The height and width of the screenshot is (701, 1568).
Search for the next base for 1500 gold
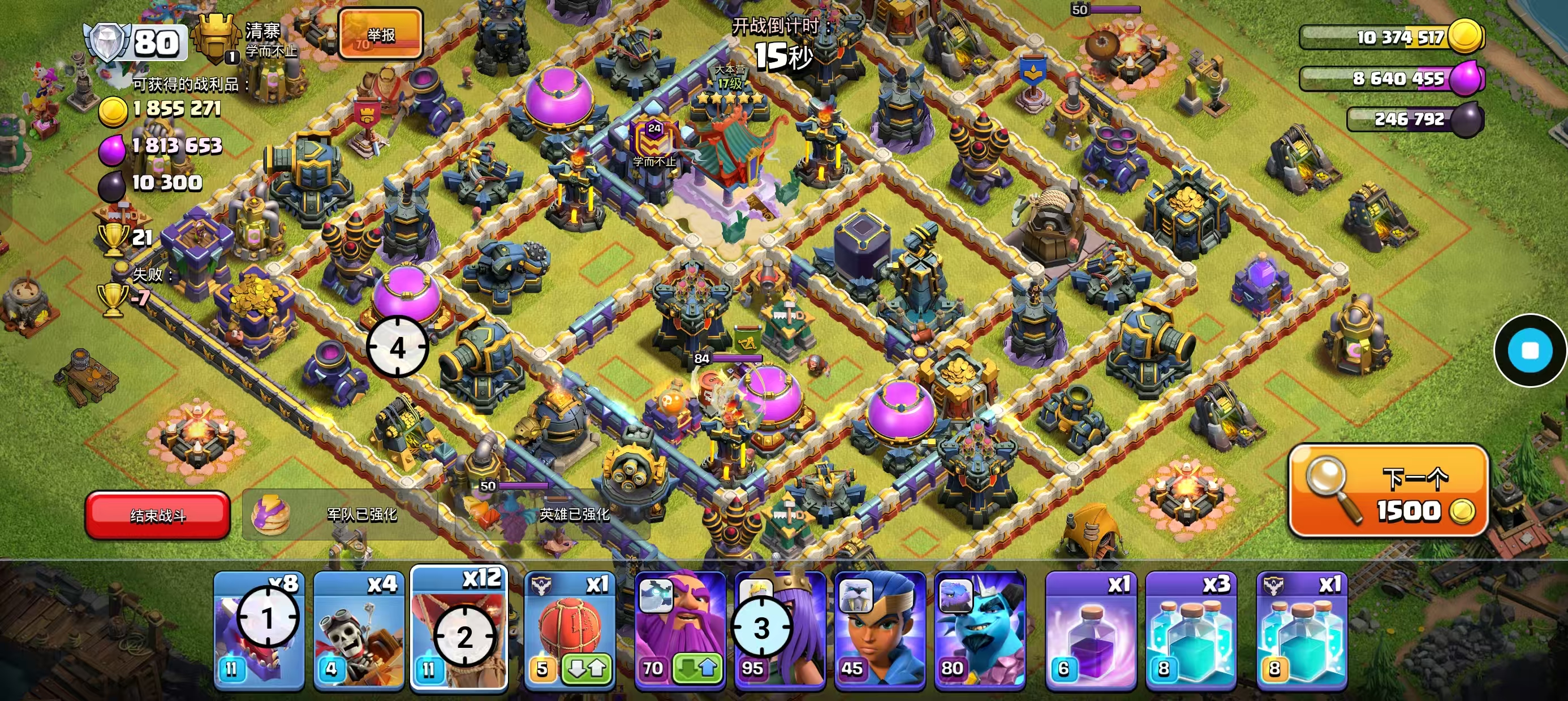[1389, 491]
